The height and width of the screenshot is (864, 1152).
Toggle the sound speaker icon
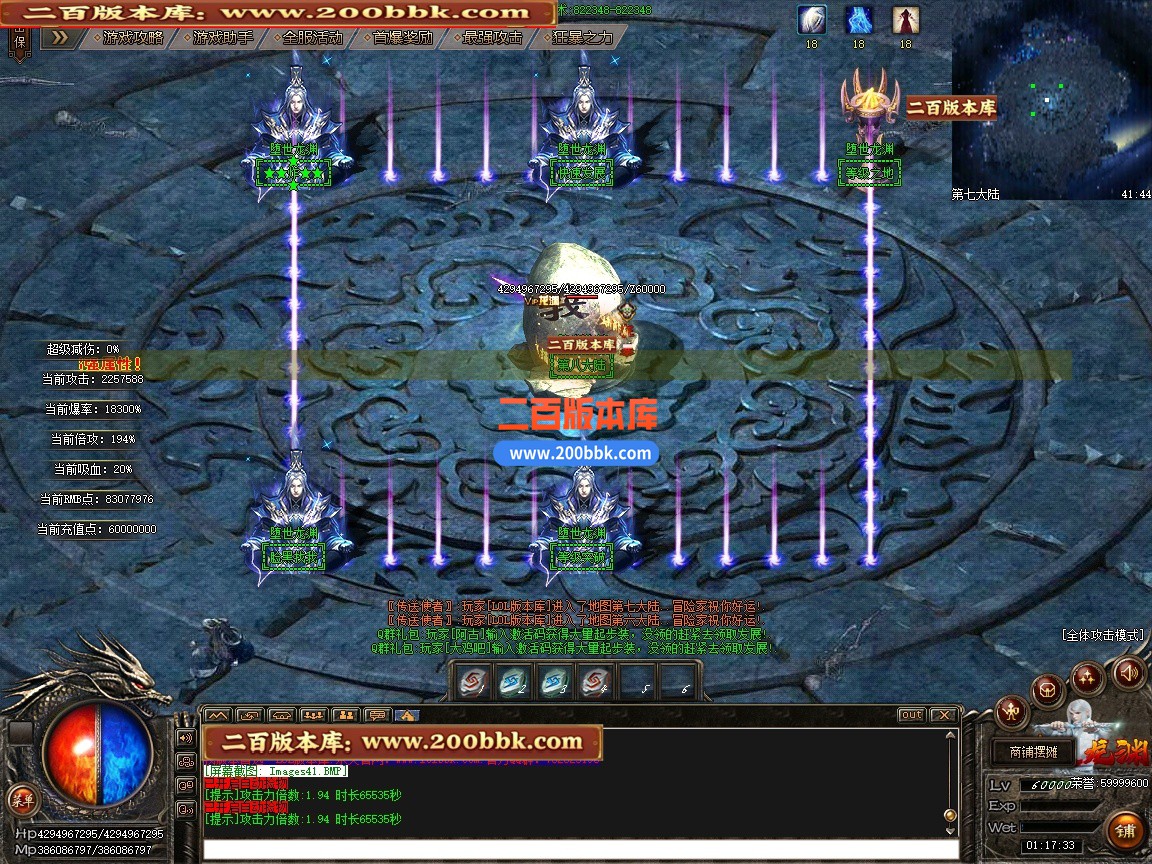(x=1129, y=672)
